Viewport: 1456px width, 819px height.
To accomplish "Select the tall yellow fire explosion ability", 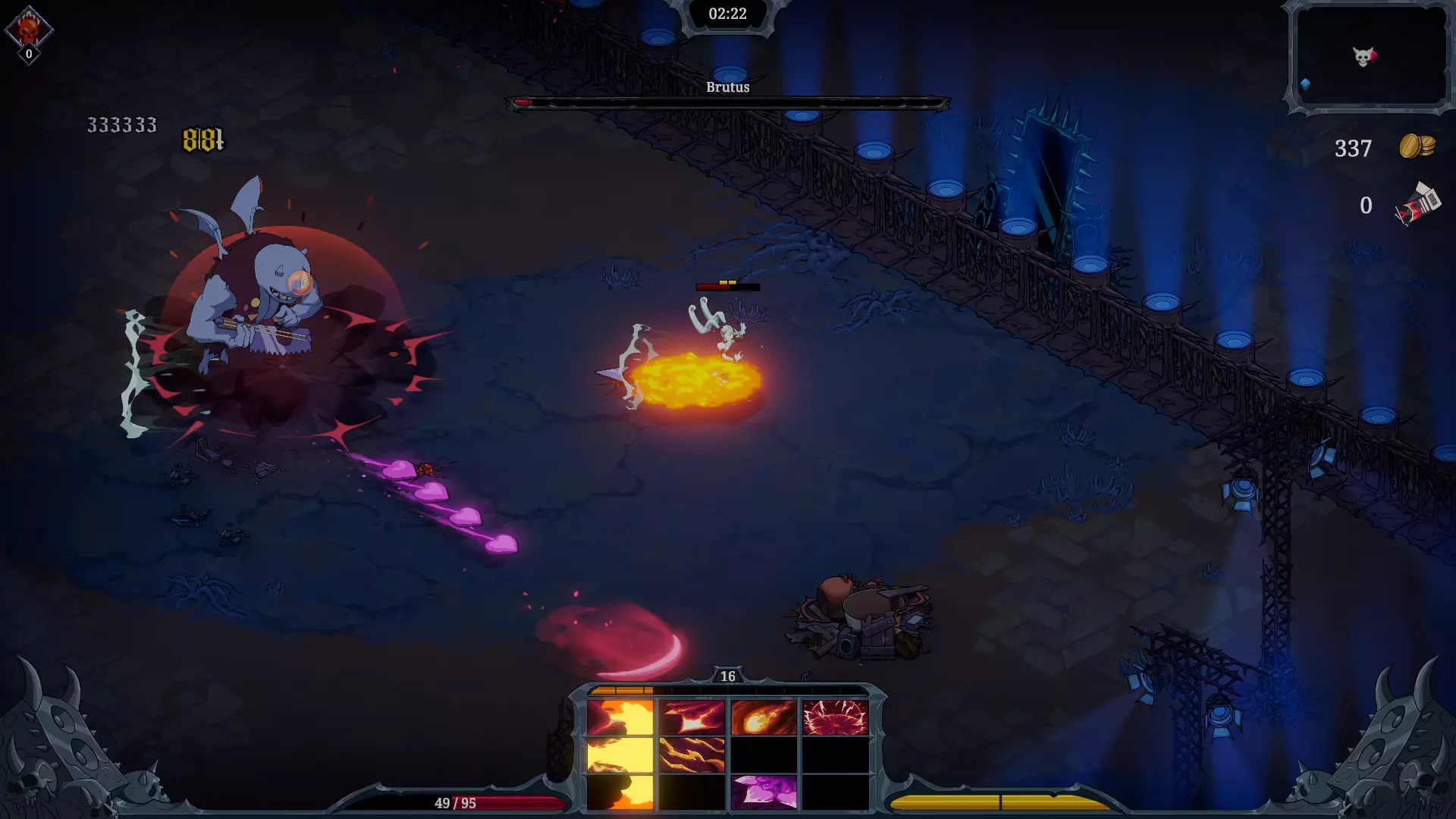I will (x=620, y=754).
